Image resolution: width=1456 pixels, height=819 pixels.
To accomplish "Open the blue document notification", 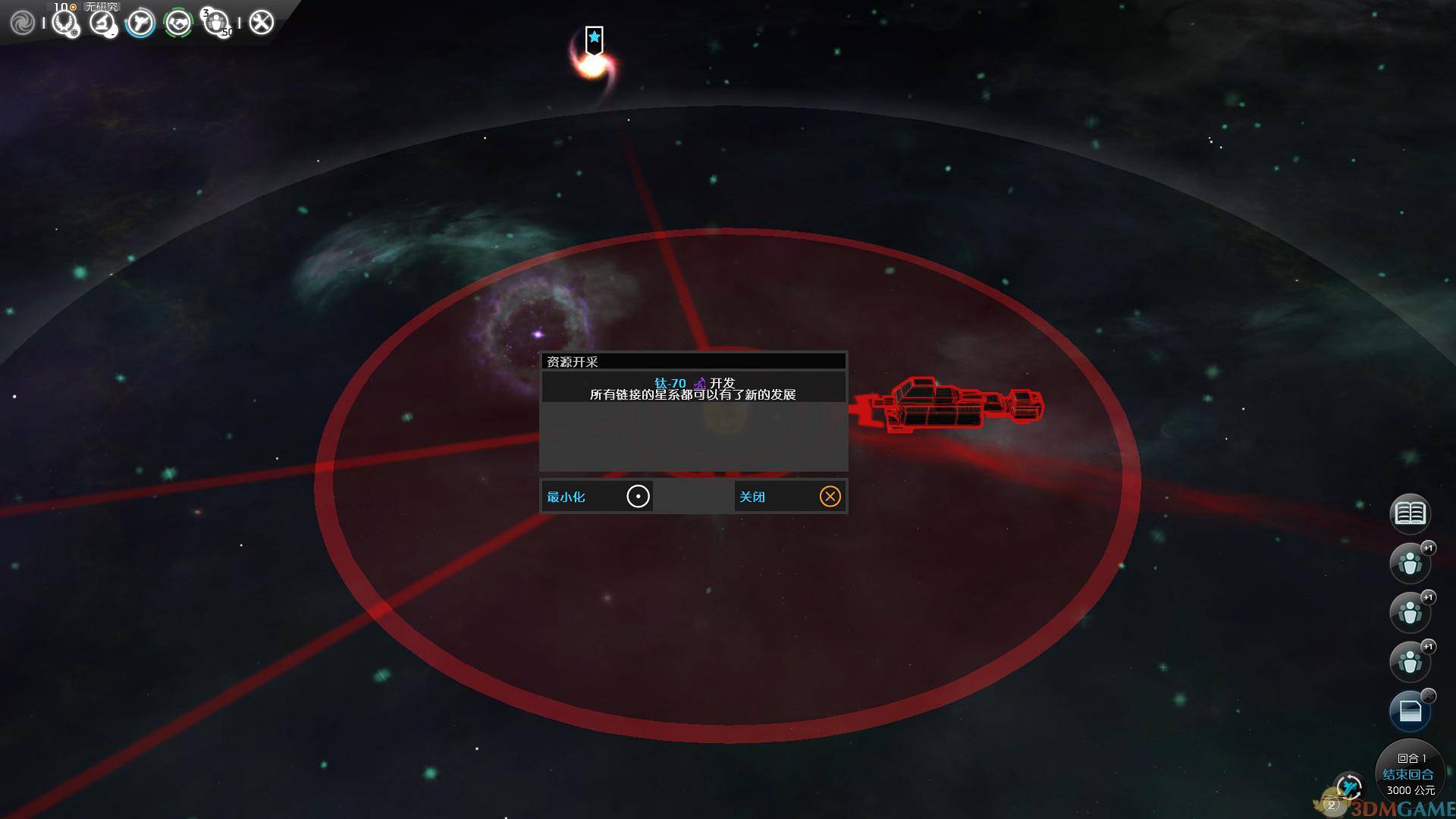I will (x=1410, y=711).
